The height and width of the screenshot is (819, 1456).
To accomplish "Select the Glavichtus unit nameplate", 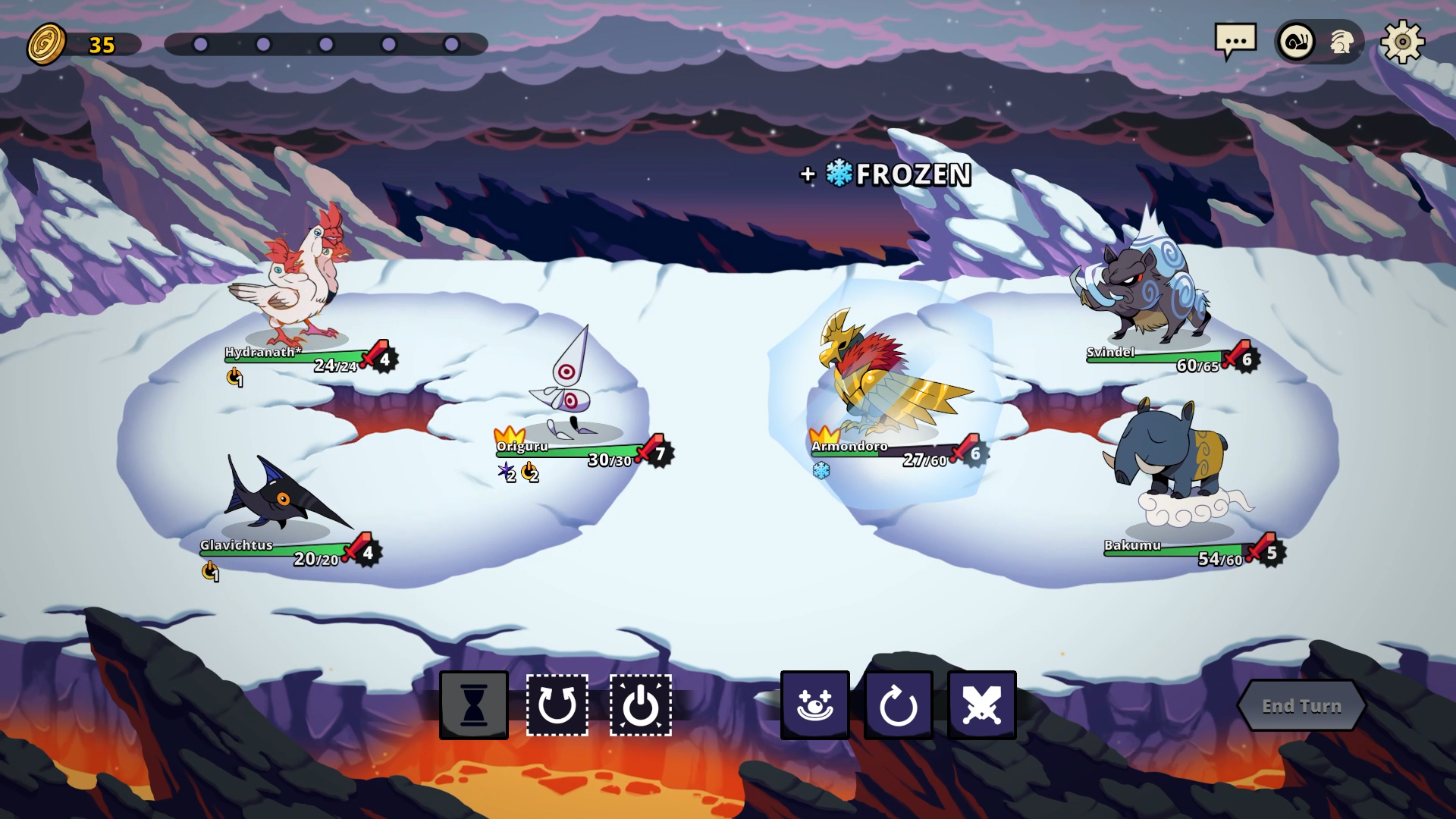I will 236,545.
